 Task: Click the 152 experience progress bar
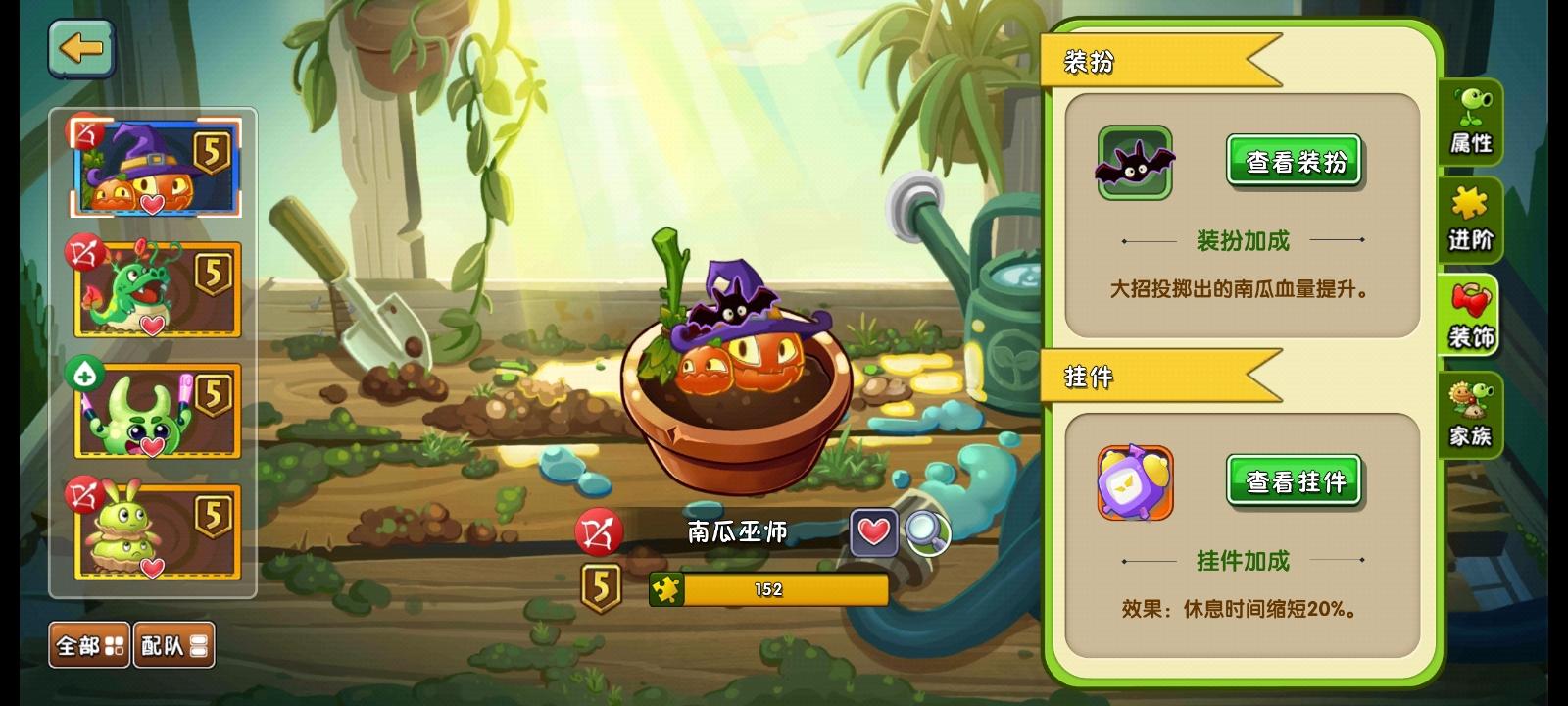click(769, 590)
